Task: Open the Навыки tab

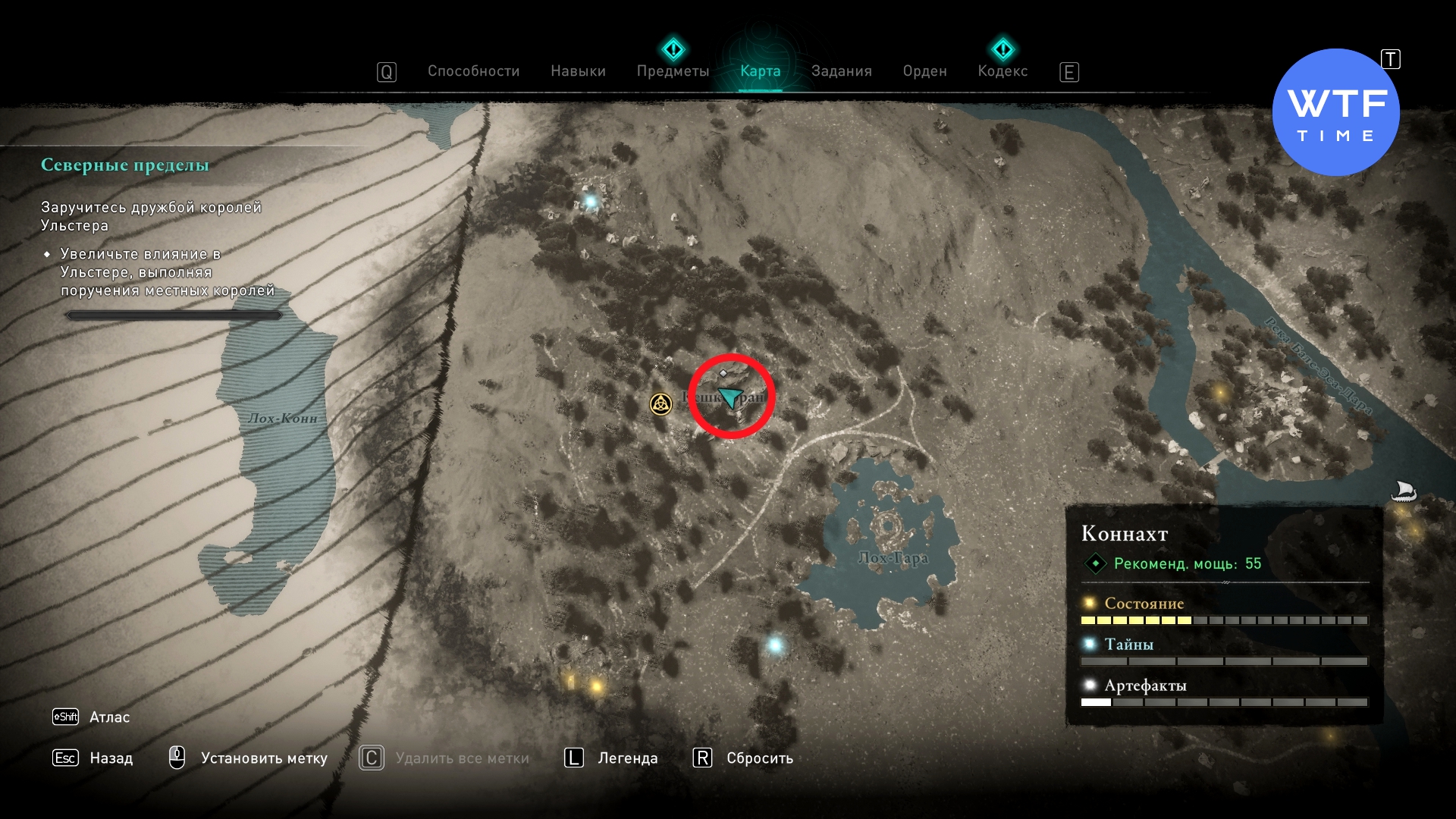Action: [578, 71]
